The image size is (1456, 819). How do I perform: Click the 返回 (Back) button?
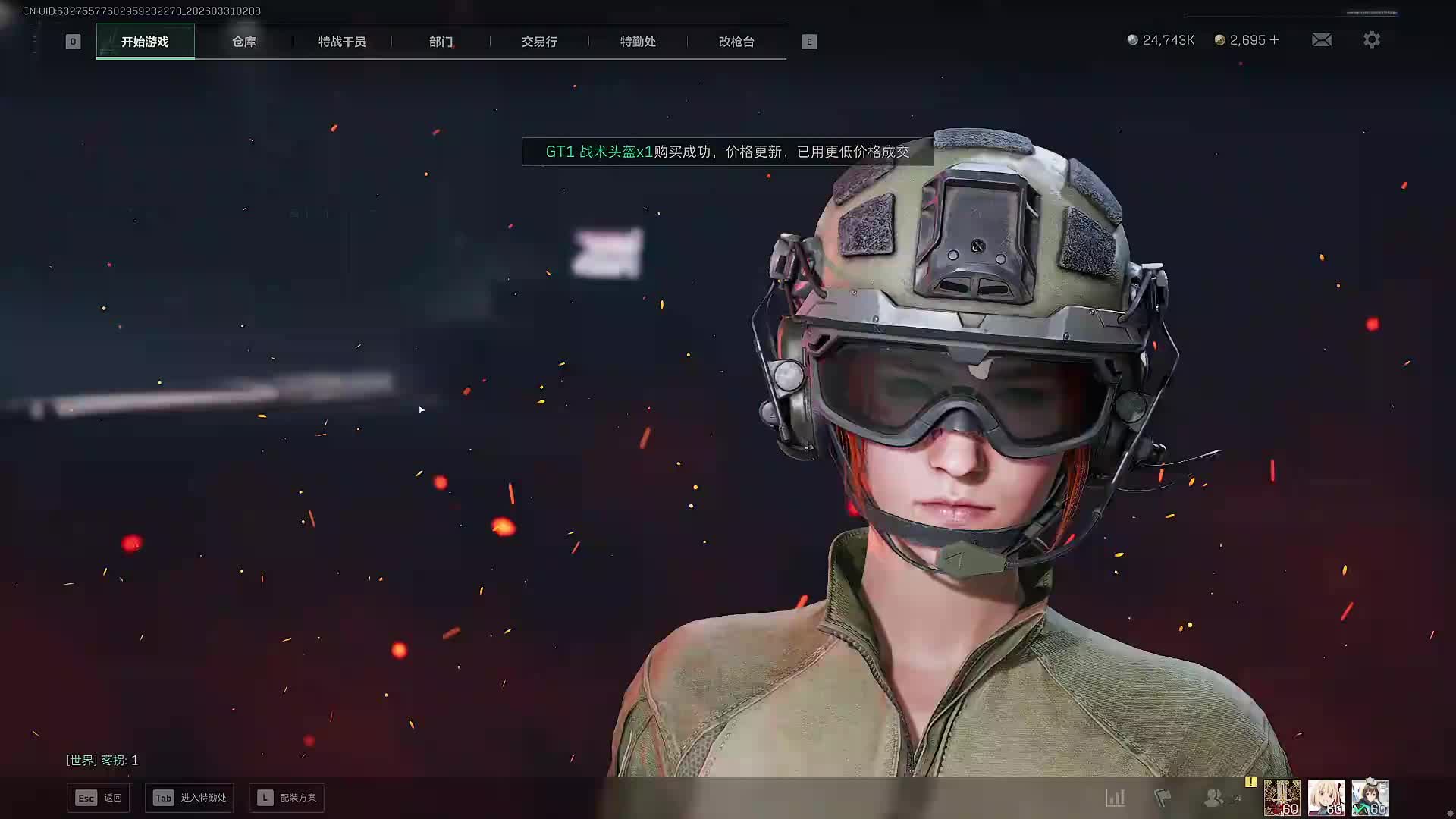click(x=99, y=798)
